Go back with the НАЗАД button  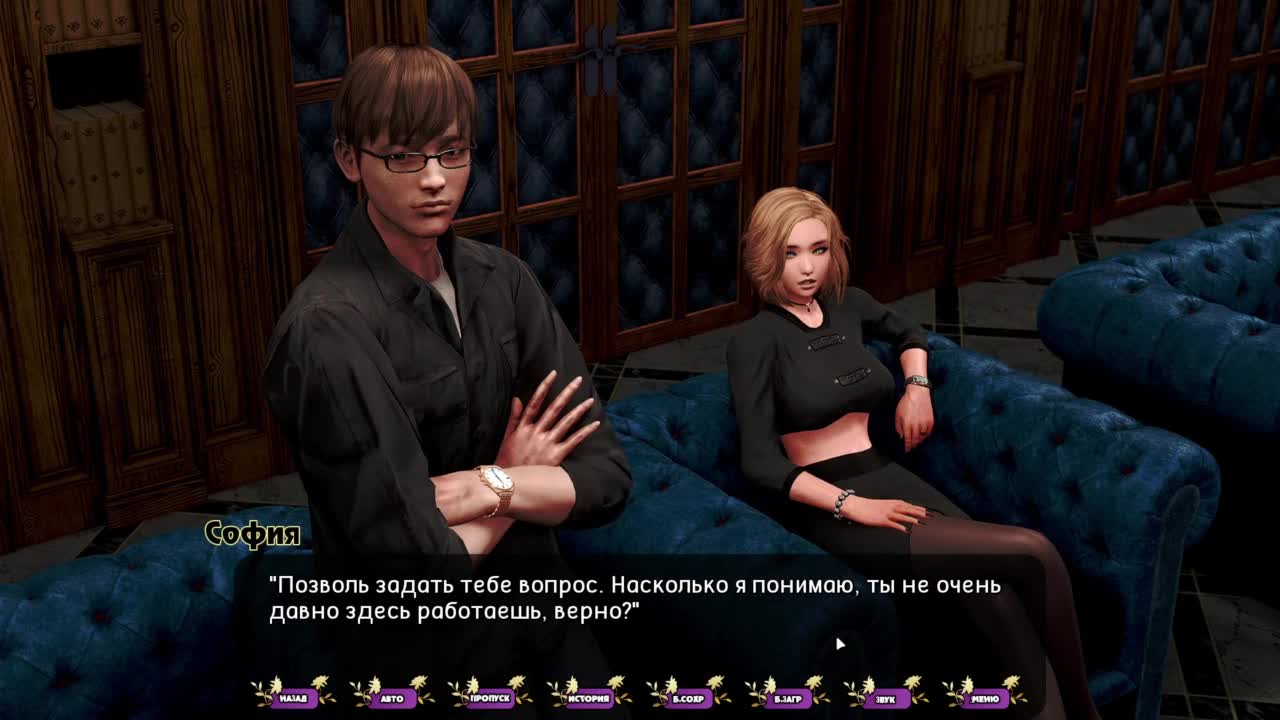point(293,697)
